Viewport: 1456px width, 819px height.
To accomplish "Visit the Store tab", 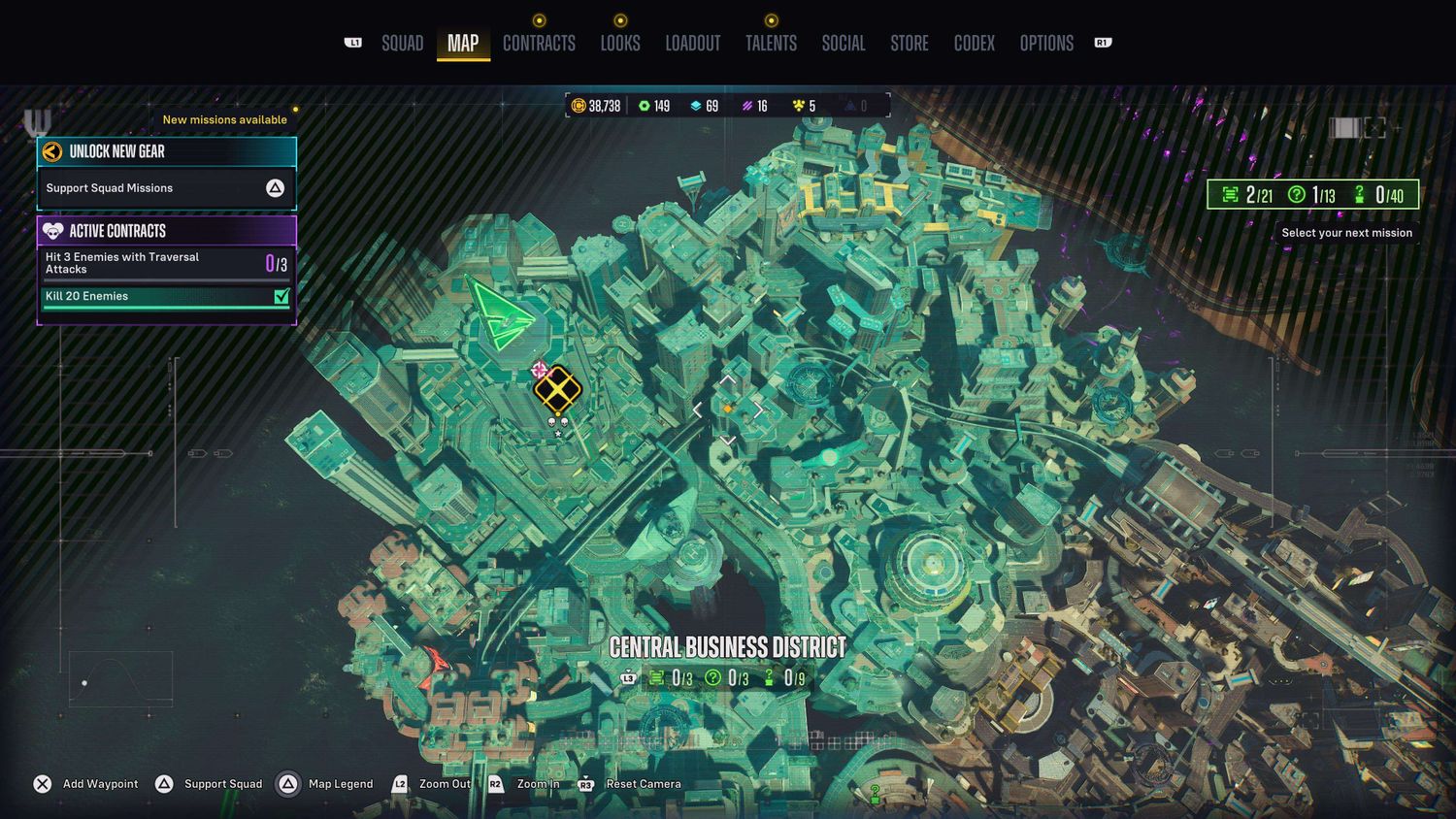I will [910, 44].
